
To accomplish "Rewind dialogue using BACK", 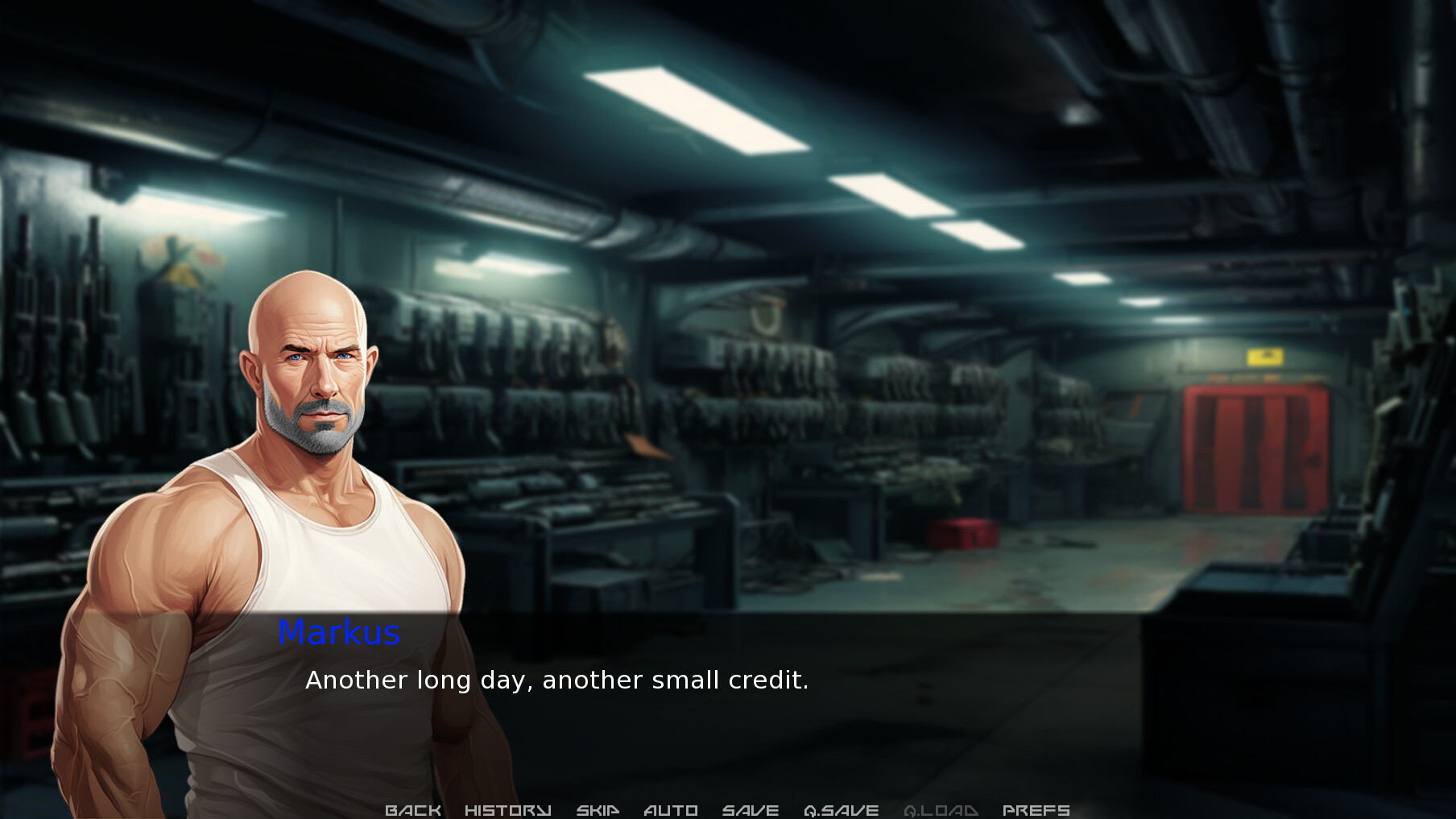I will 413,809.
